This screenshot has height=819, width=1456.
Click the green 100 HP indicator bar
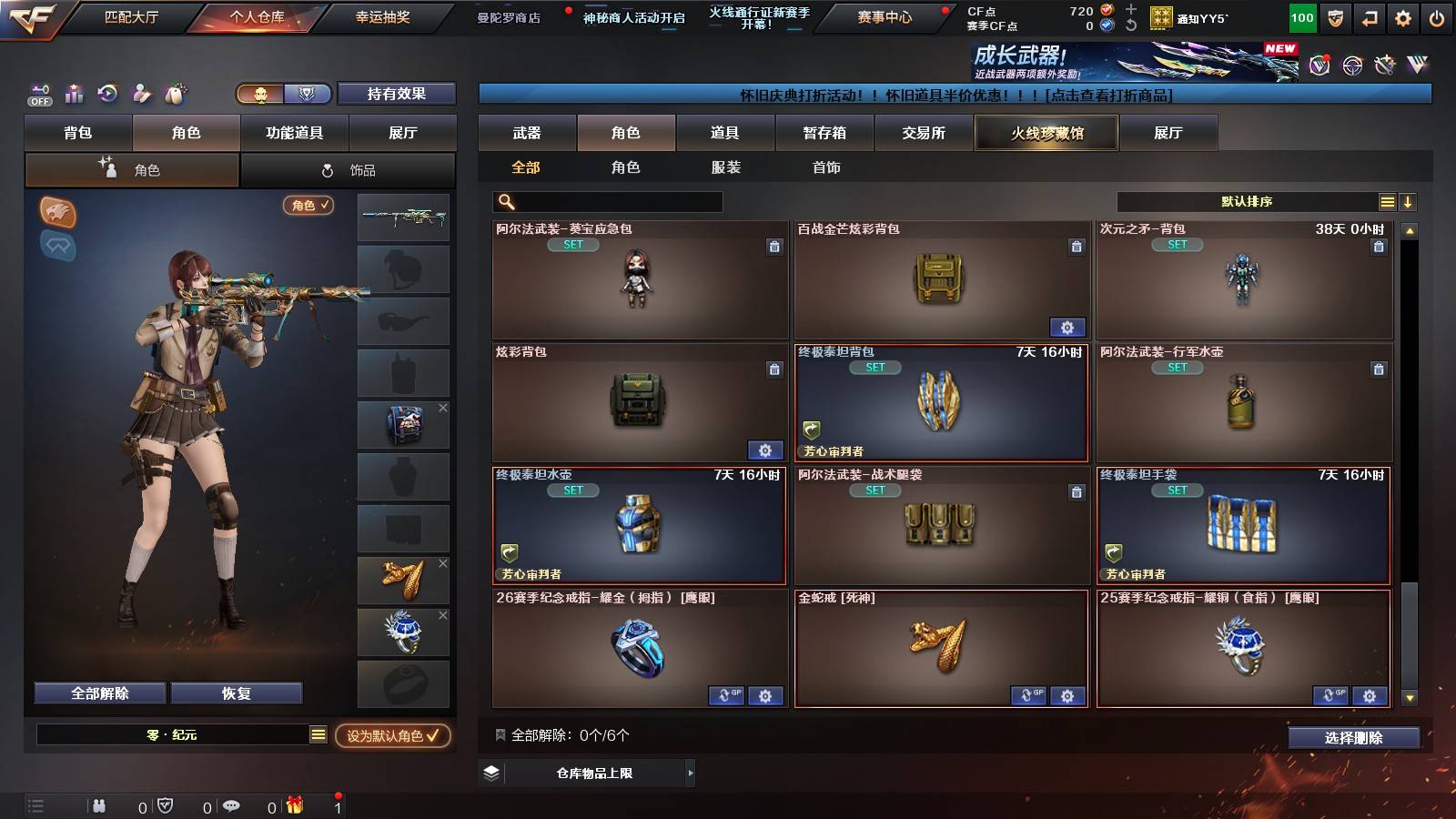point(1301,16)
